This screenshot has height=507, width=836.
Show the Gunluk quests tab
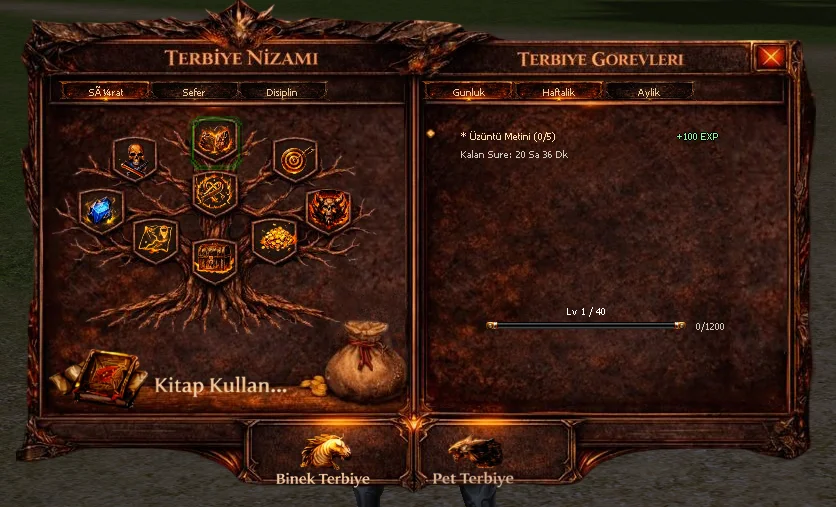[468, 91]
